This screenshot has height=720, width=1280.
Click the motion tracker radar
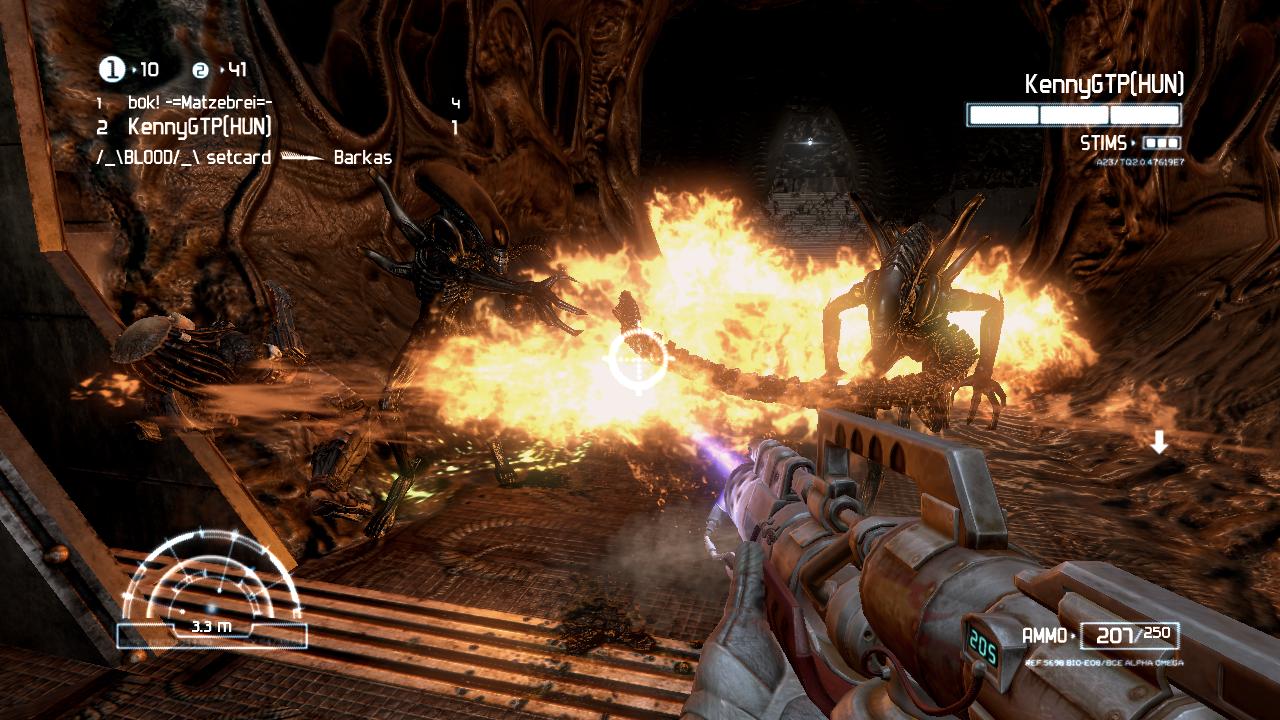211,588
